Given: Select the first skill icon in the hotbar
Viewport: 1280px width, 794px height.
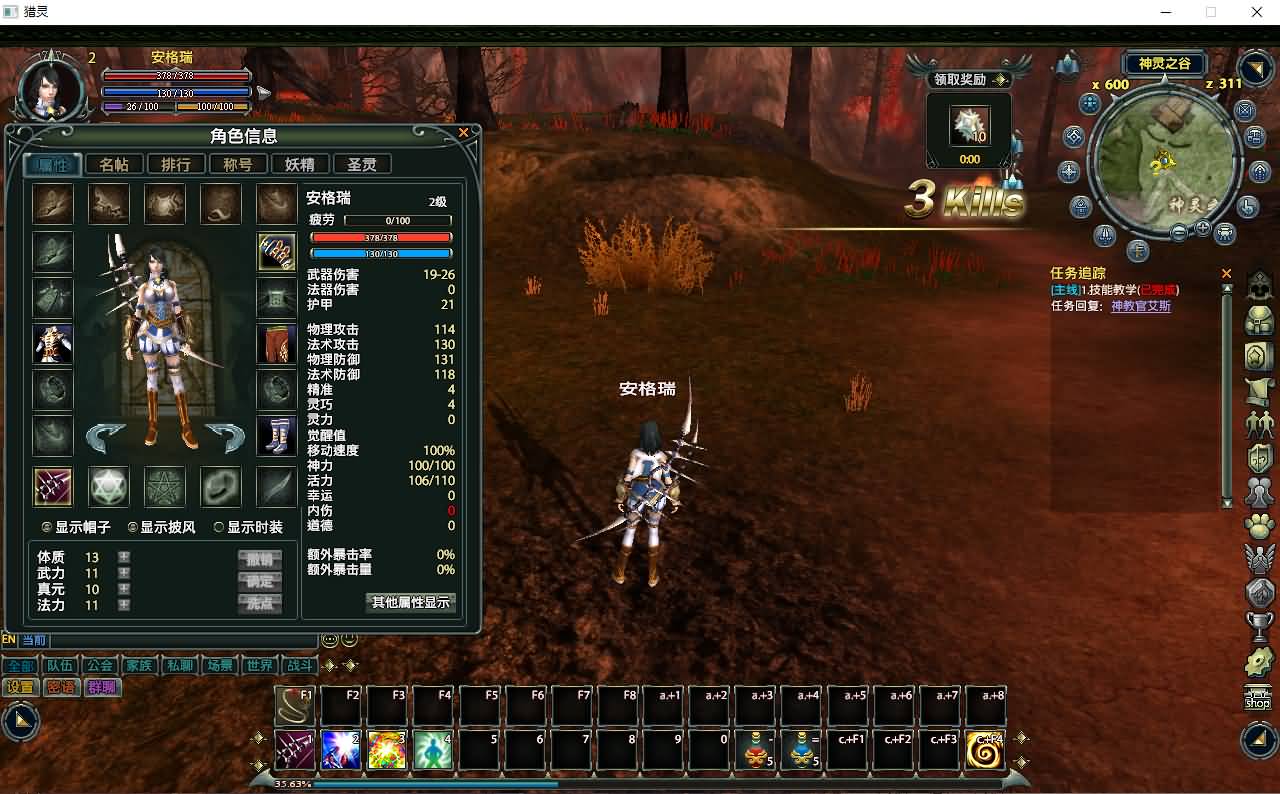Looking at the screenshot, I should pyautogui.click(x=295, y=750).
